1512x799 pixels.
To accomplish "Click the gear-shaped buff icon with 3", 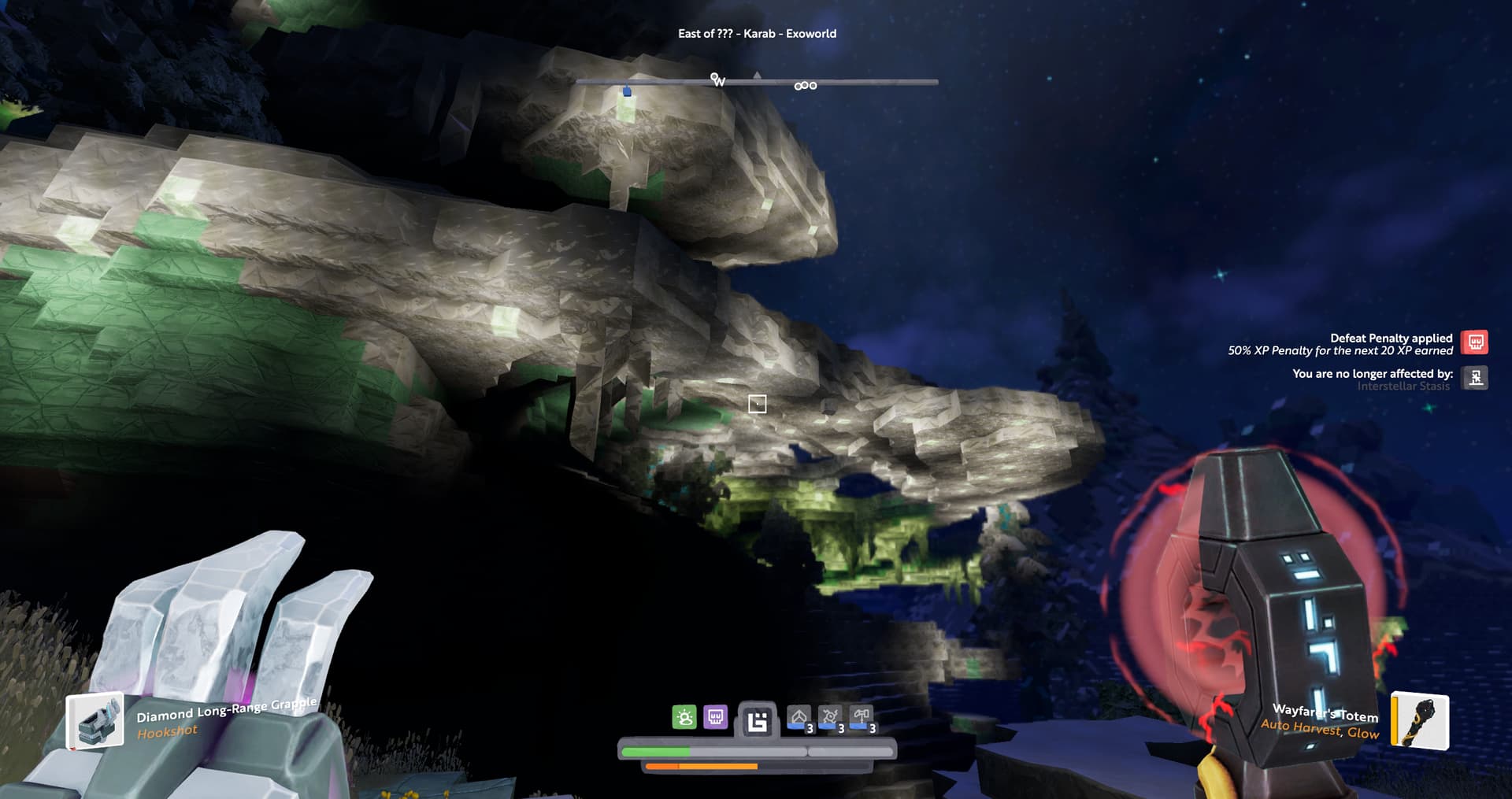I will 830,718.
